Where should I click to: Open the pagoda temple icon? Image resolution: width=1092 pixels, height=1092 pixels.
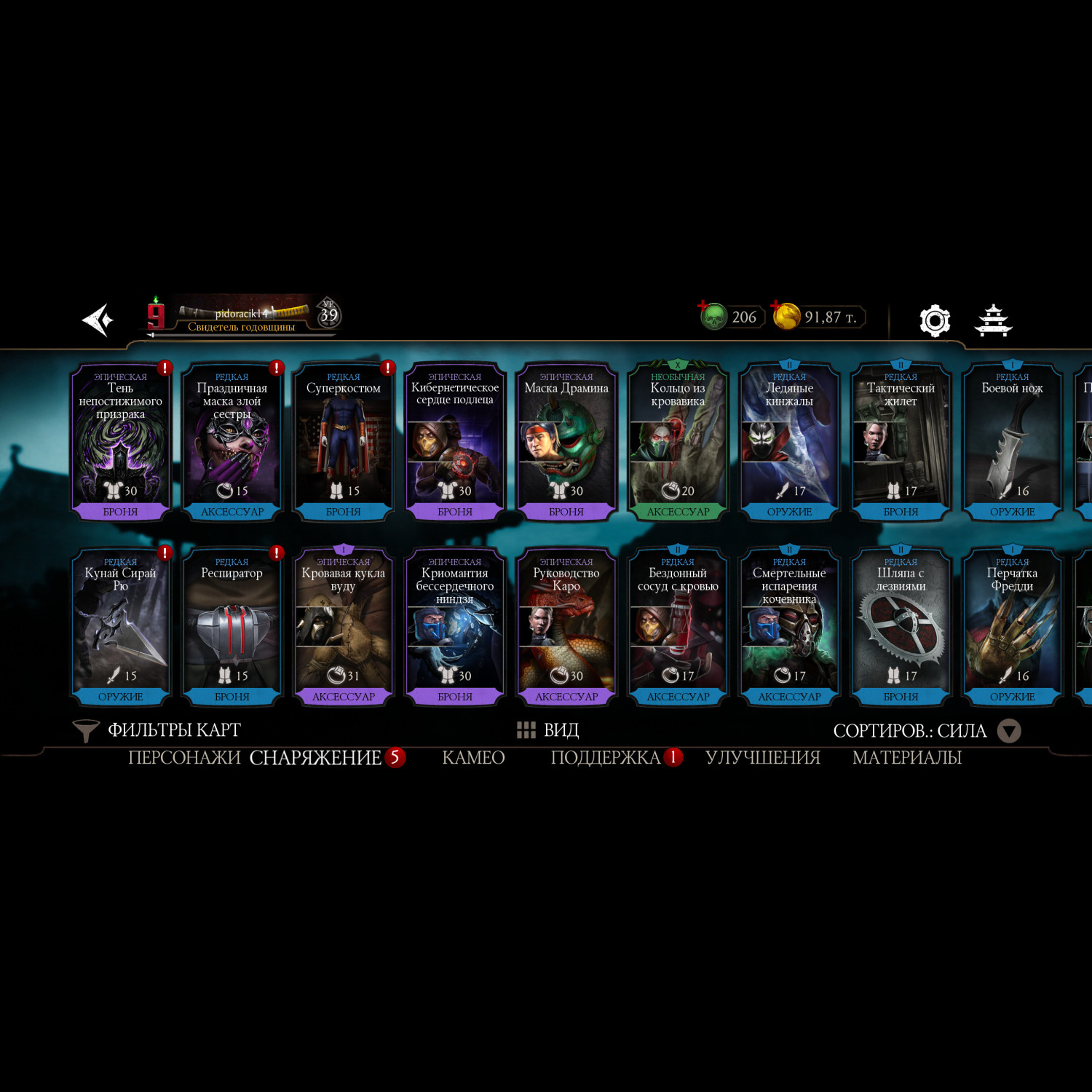point(993,320)
